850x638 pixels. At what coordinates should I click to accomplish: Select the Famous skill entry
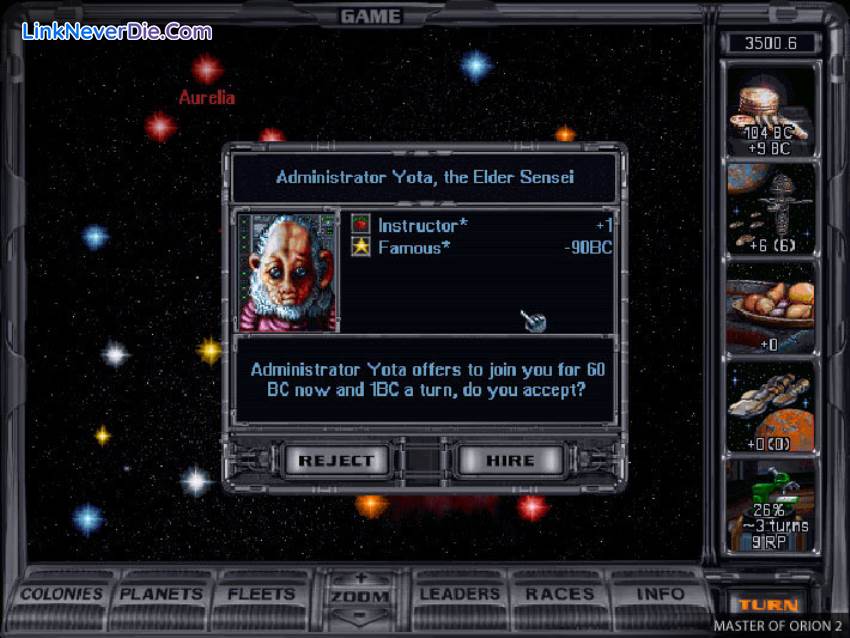(412, 247)
